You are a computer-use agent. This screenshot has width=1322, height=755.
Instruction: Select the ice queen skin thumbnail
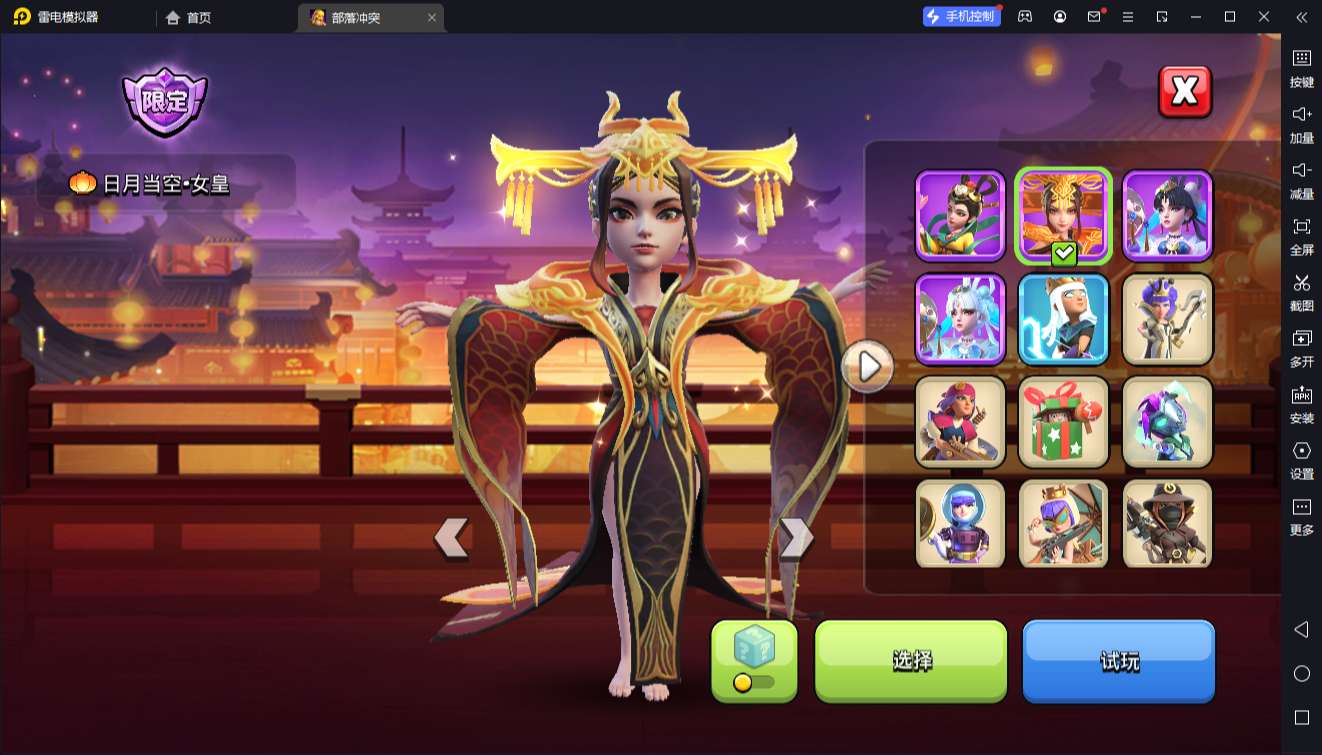tap(1063, 319)
